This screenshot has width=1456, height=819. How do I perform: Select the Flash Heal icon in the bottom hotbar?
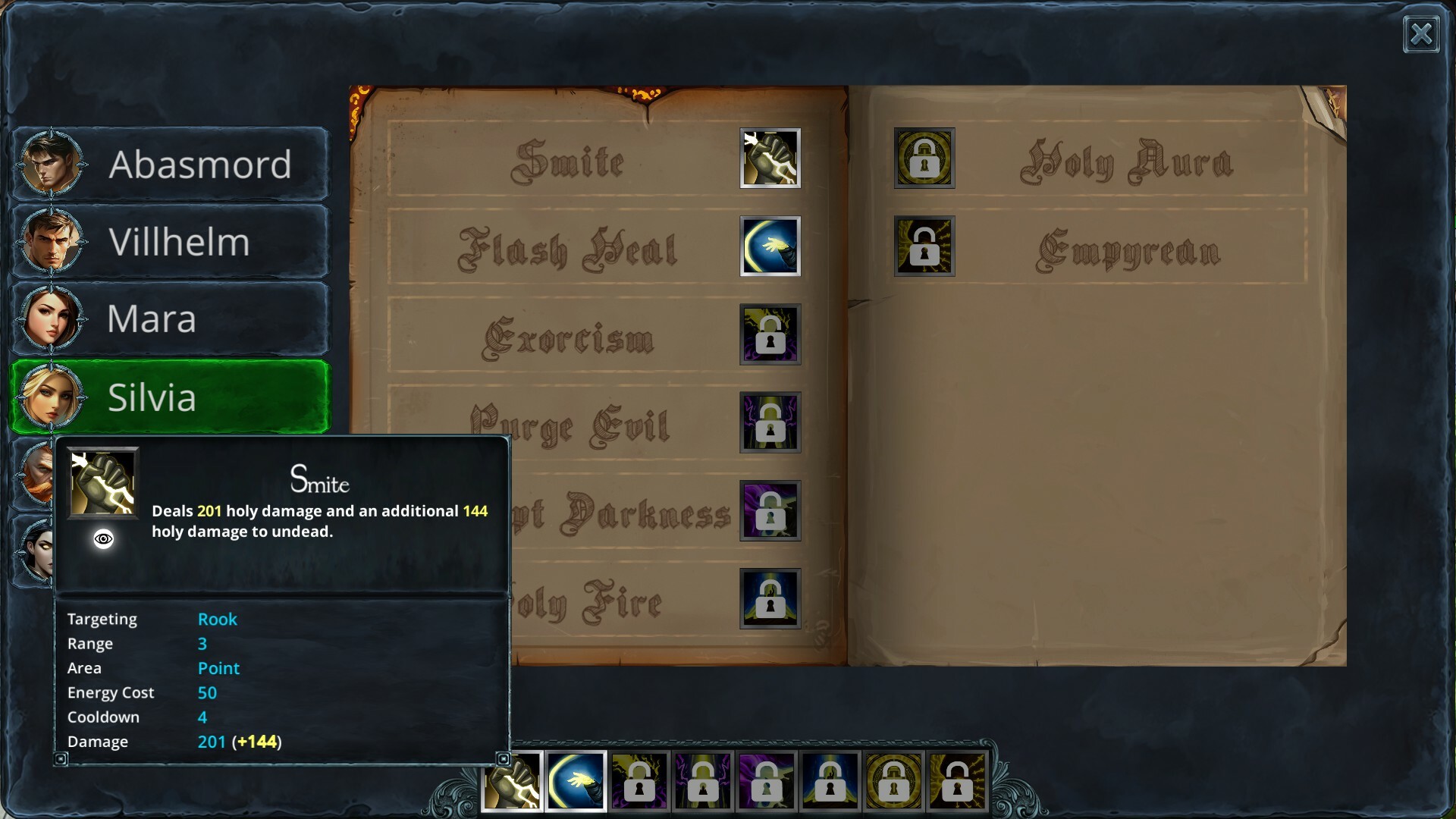tap(576, 781)
